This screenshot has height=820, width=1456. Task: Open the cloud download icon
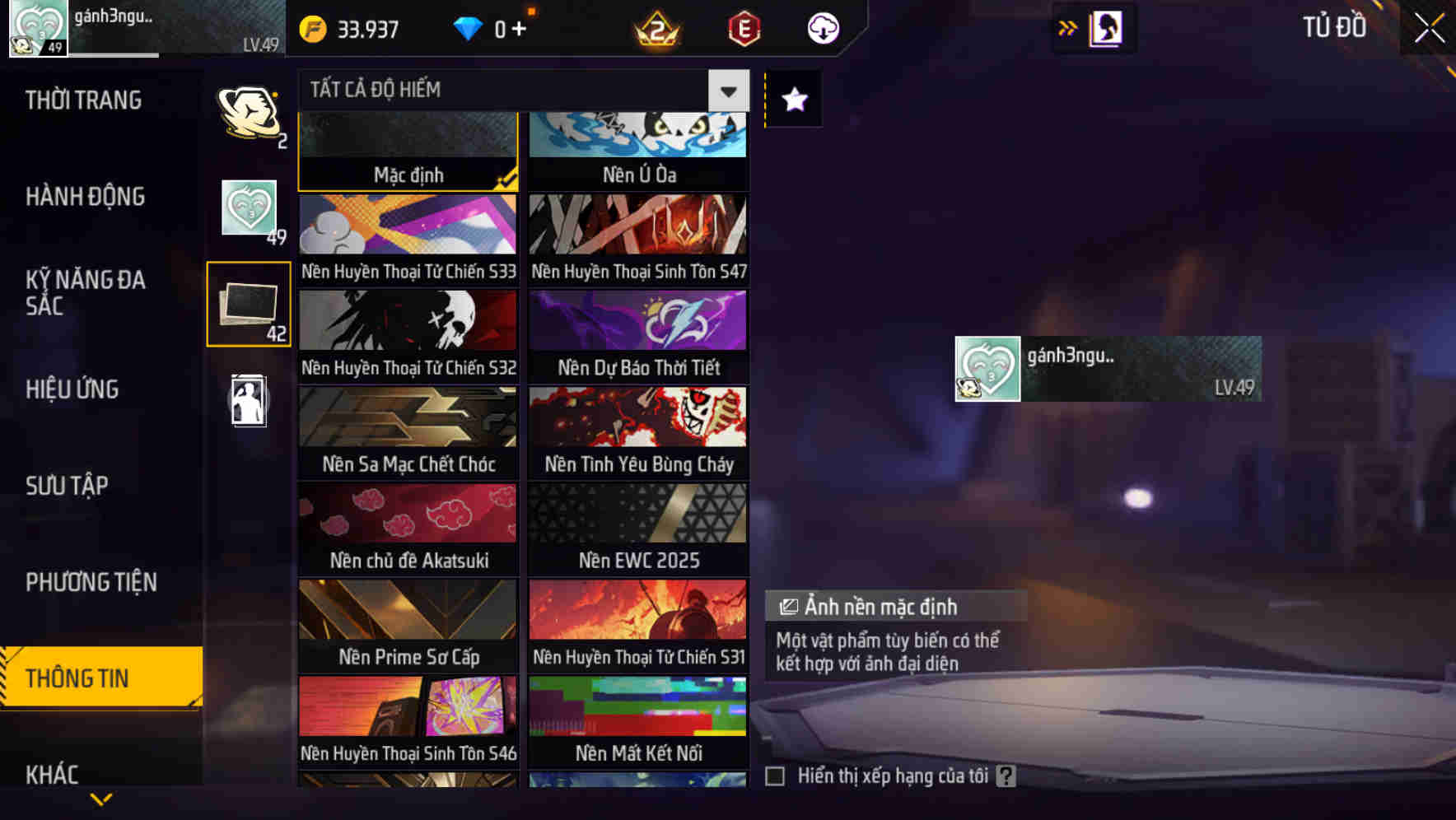click(823, 27)
